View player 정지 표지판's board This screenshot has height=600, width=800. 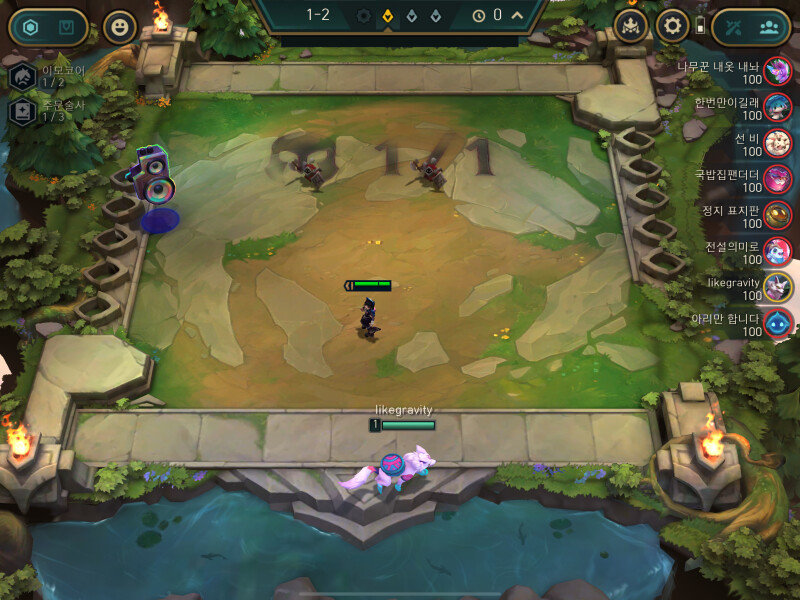click(778, 215)
